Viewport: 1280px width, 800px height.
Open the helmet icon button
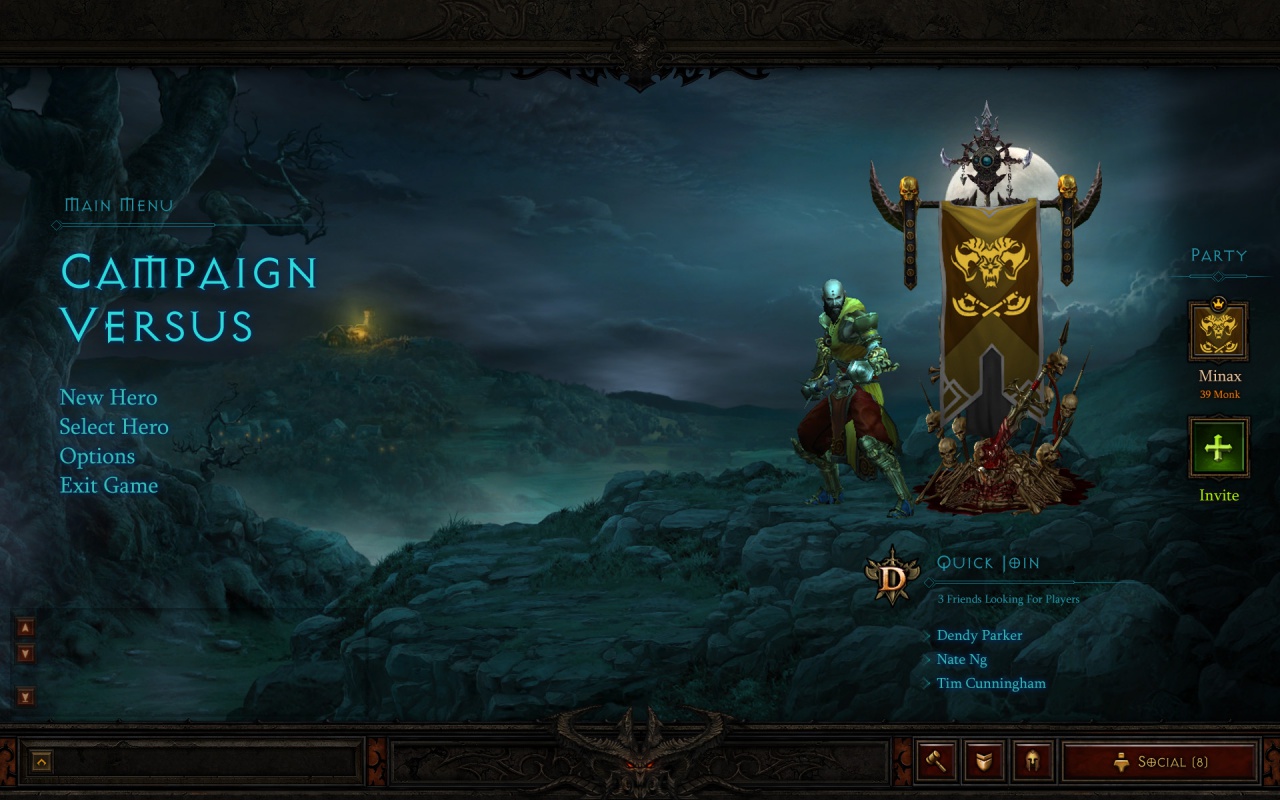click(x=1032, y=762)
